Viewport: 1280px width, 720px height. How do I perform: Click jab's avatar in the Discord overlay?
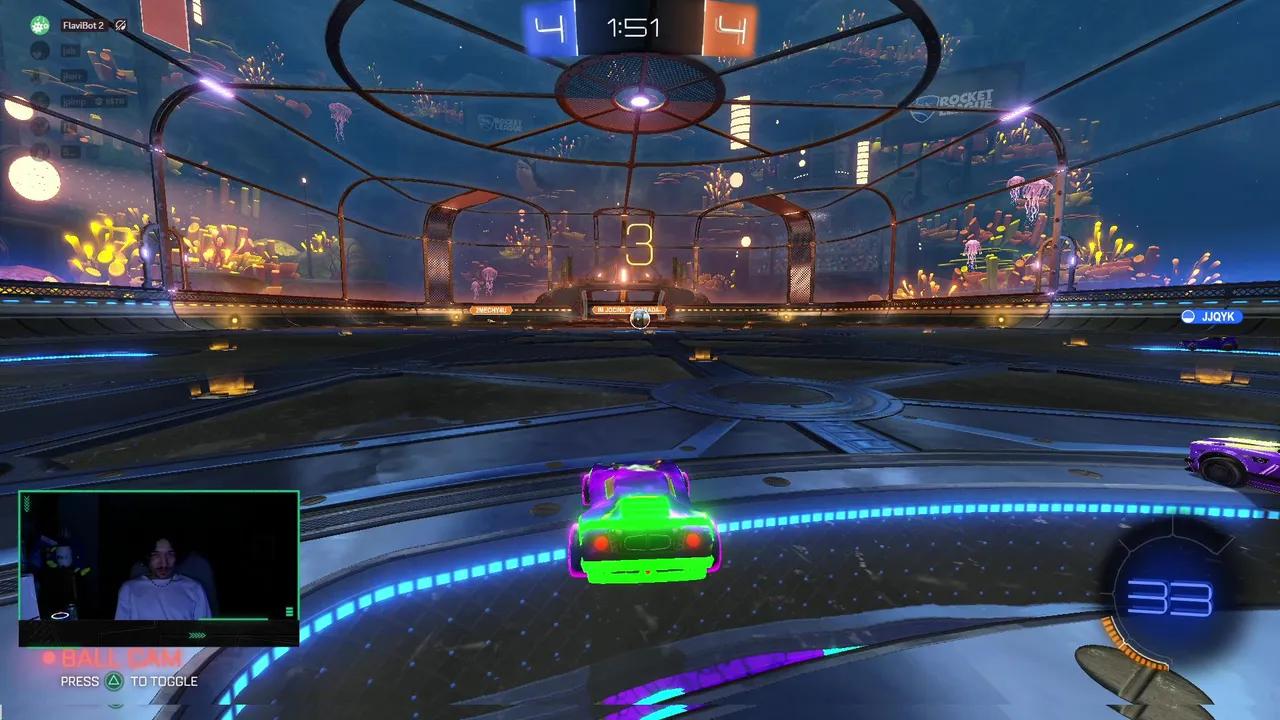[39, 53]
